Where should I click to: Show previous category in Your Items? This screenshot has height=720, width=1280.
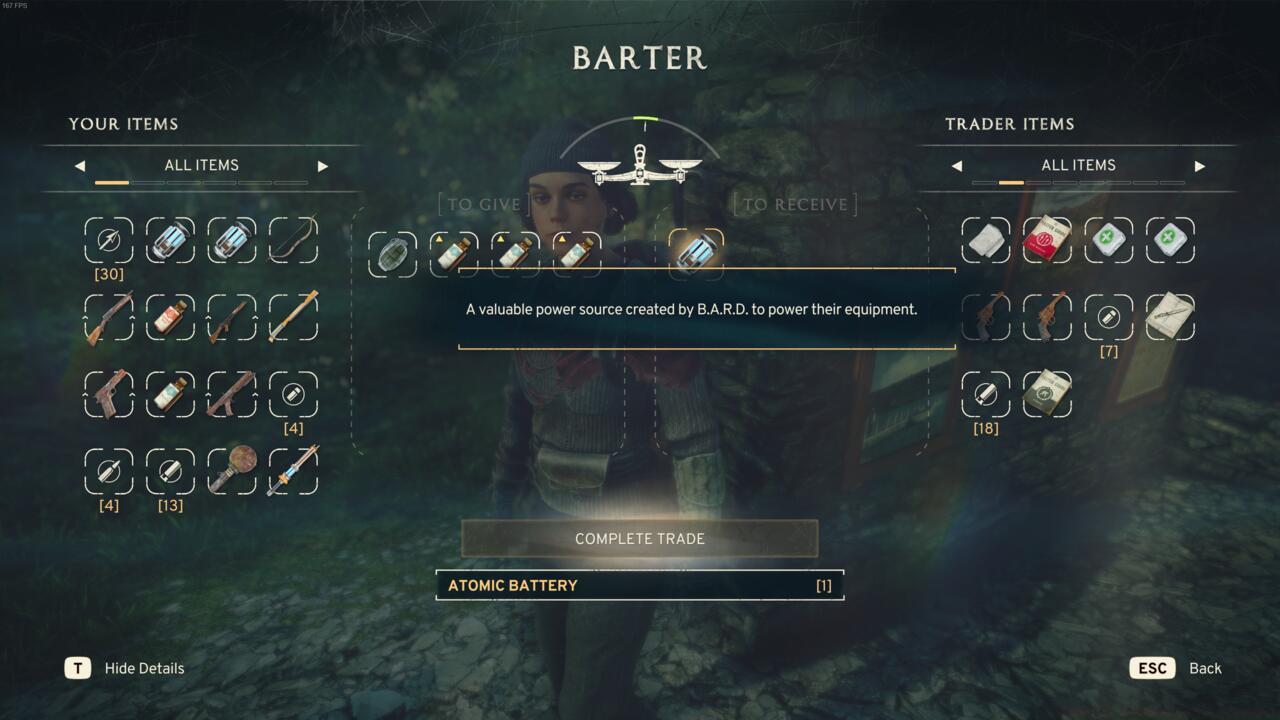click(x=80, y=166)
